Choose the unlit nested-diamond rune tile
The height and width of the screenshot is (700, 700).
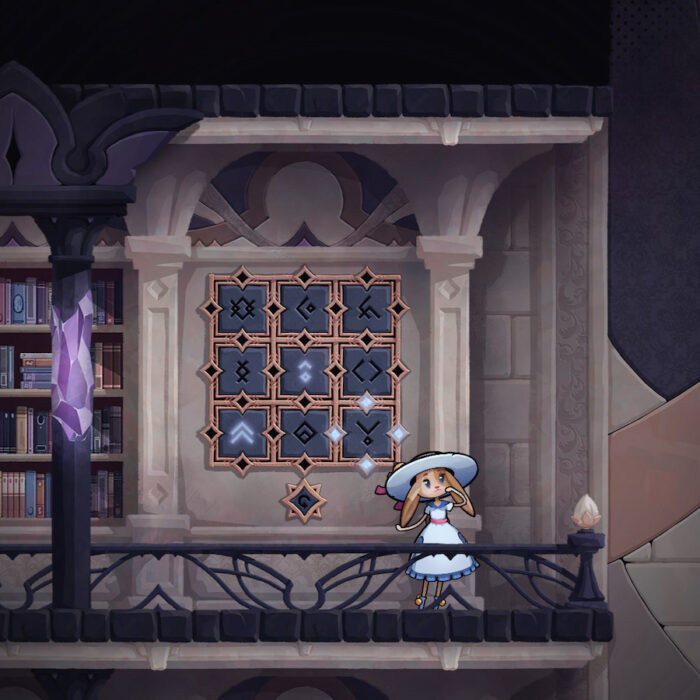305,433
